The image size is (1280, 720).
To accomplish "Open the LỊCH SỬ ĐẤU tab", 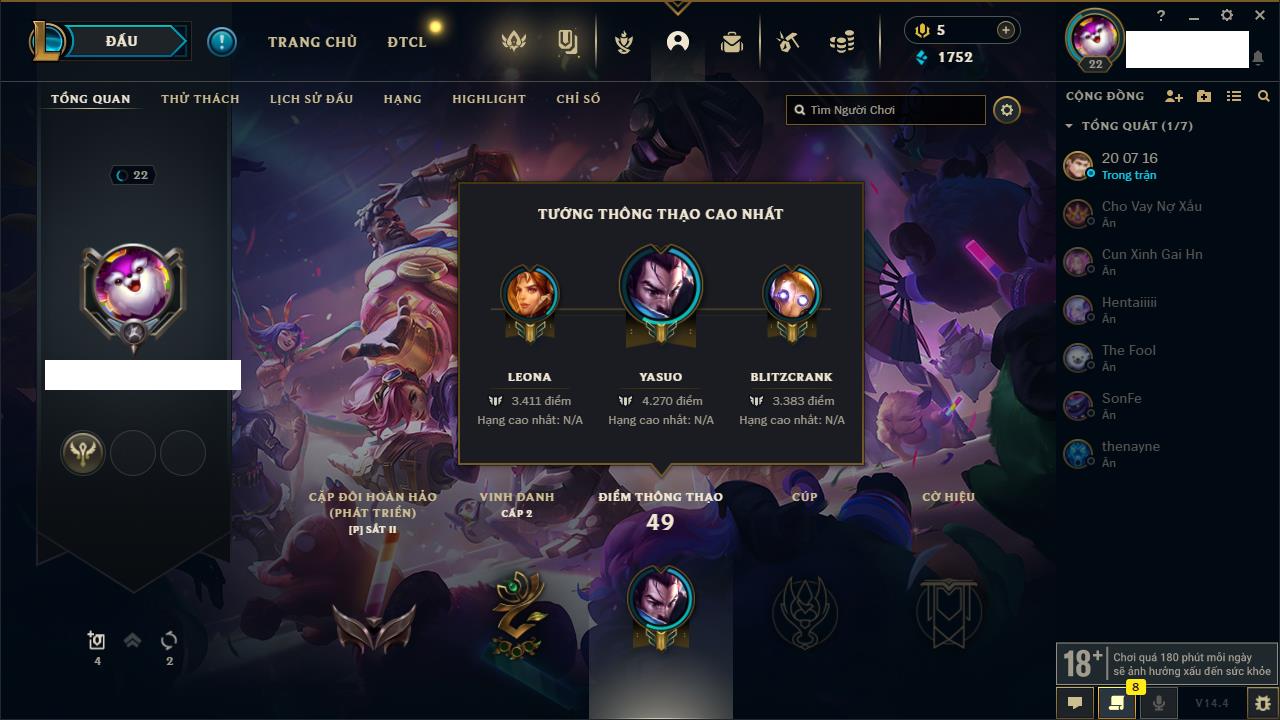I will (311, 99).
